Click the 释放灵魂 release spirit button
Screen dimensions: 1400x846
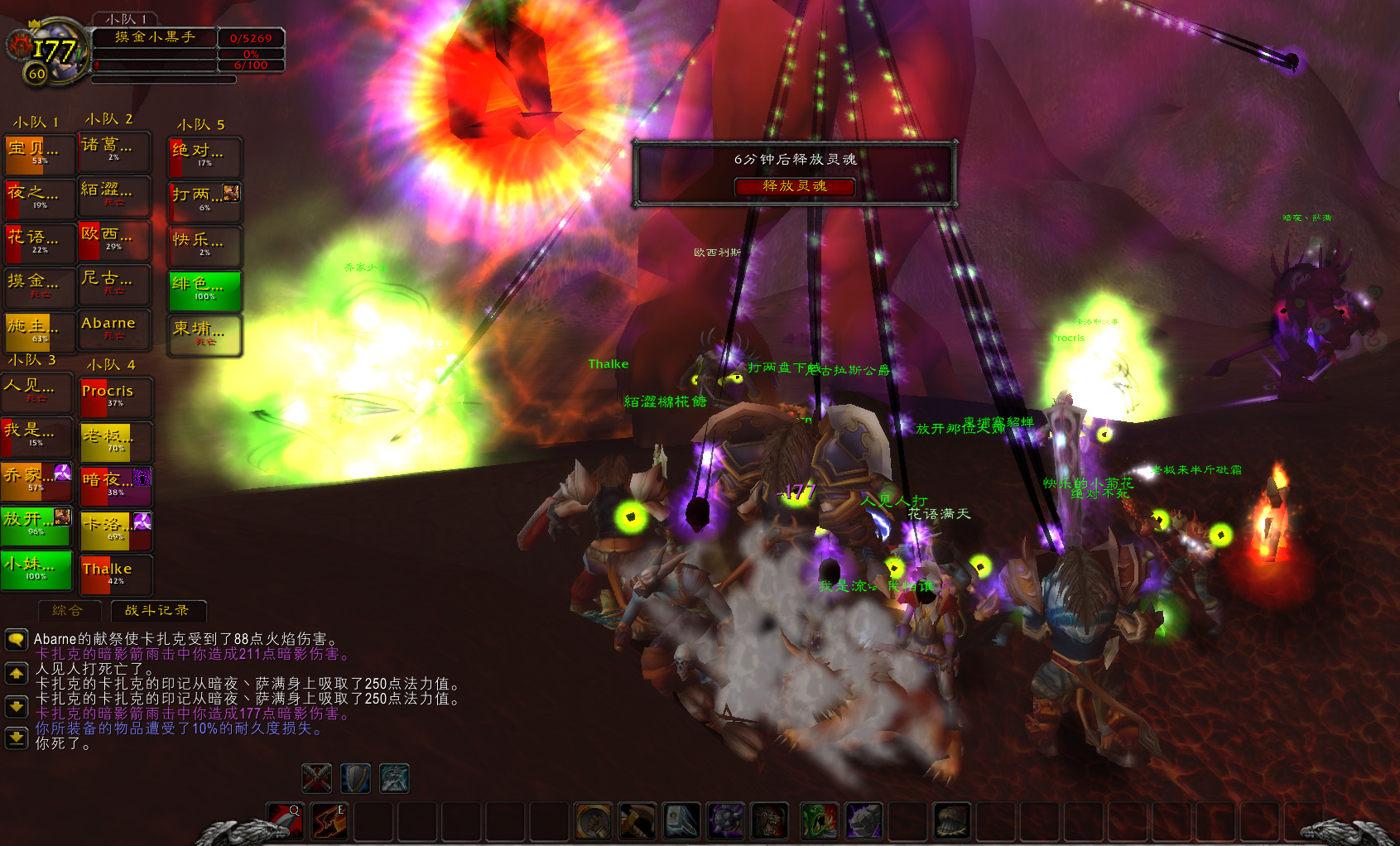pyautogui.click(x=794, y=186)
